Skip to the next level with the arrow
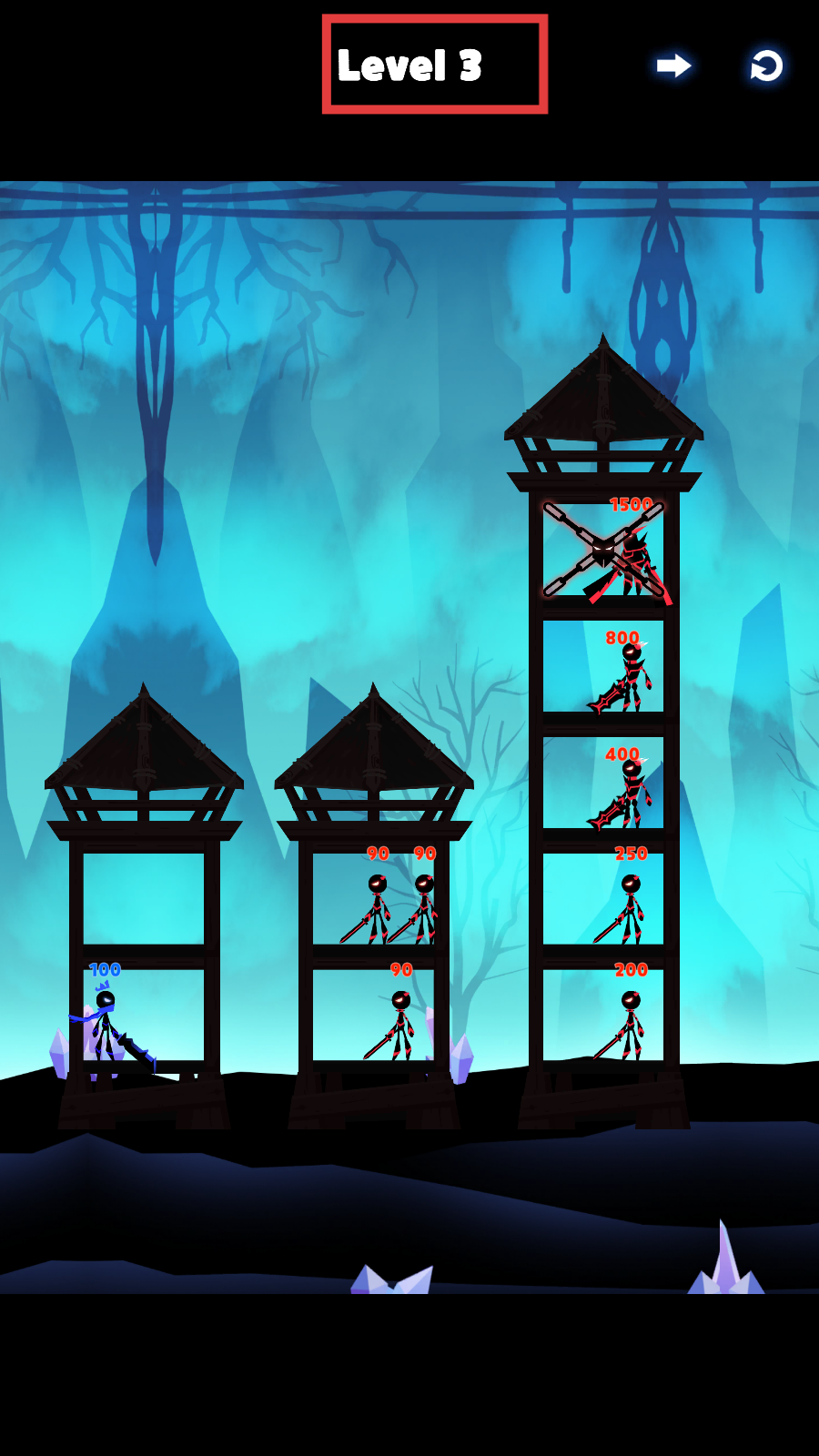The image size is (819, 1456). coord(673,66)
